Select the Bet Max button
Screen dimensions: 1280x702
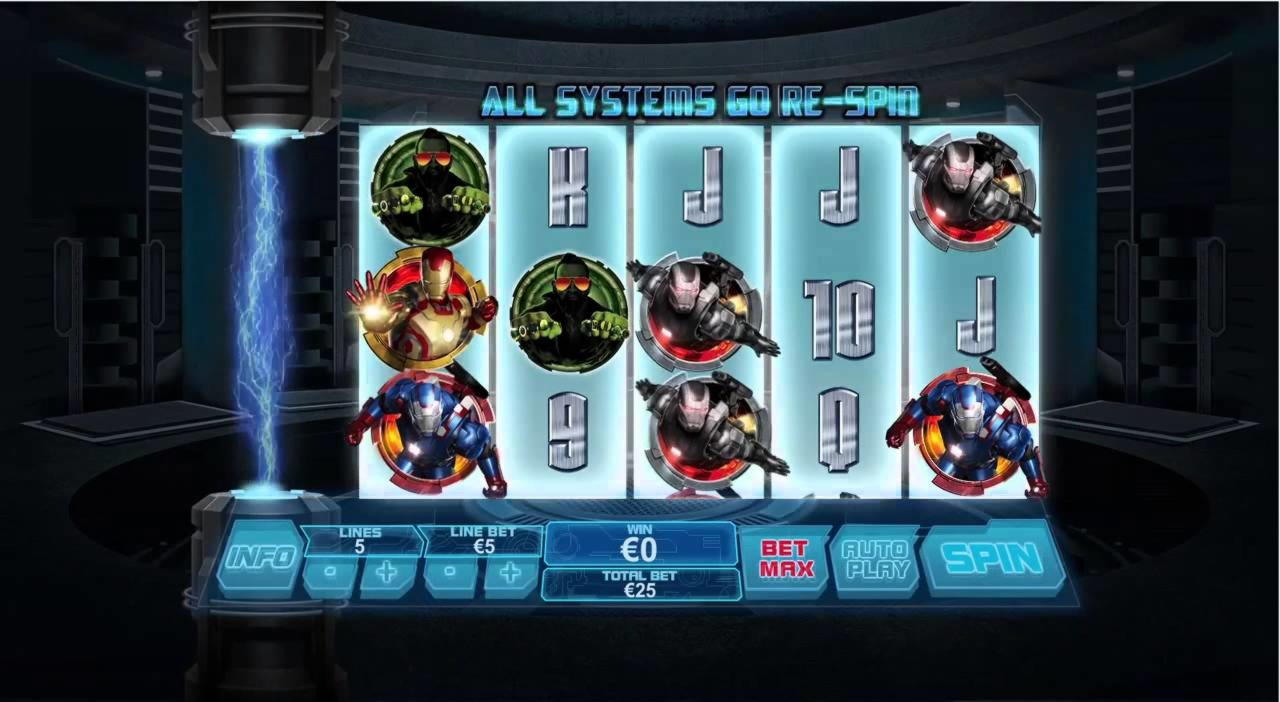(786, 559)
